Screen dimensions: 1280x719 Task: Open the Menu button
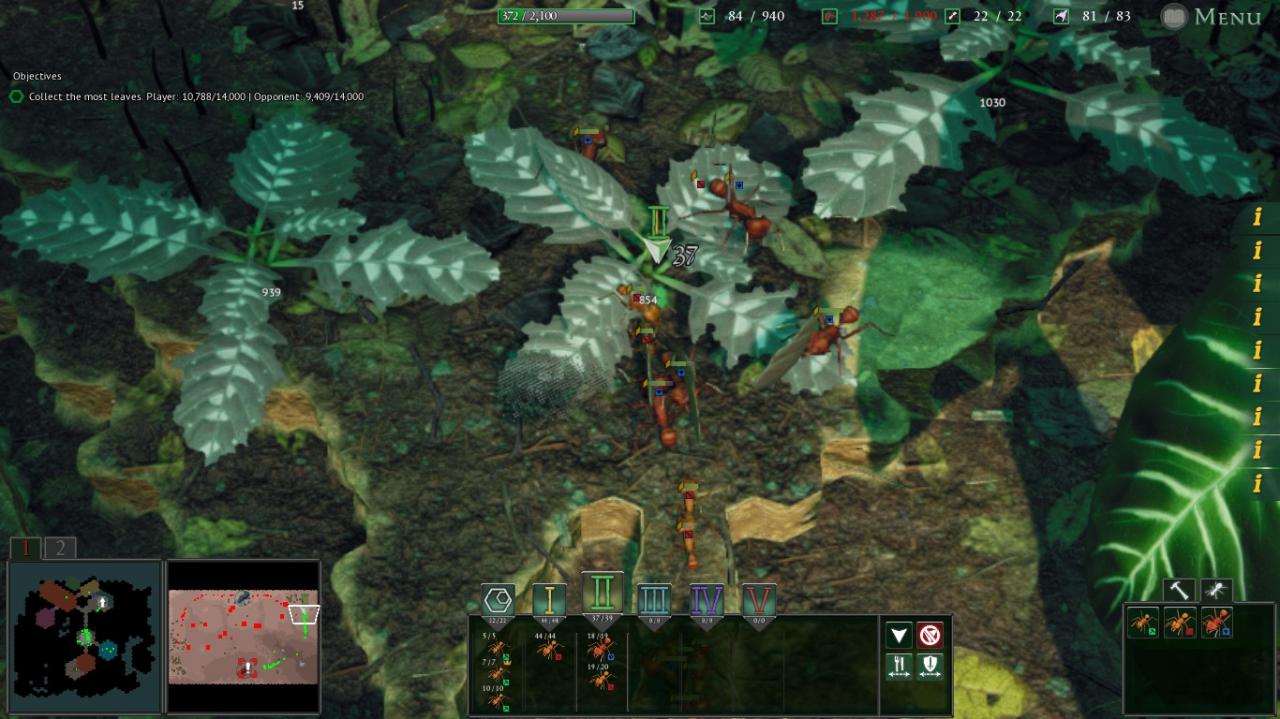pyautogui.click(x=1211, y=16)
